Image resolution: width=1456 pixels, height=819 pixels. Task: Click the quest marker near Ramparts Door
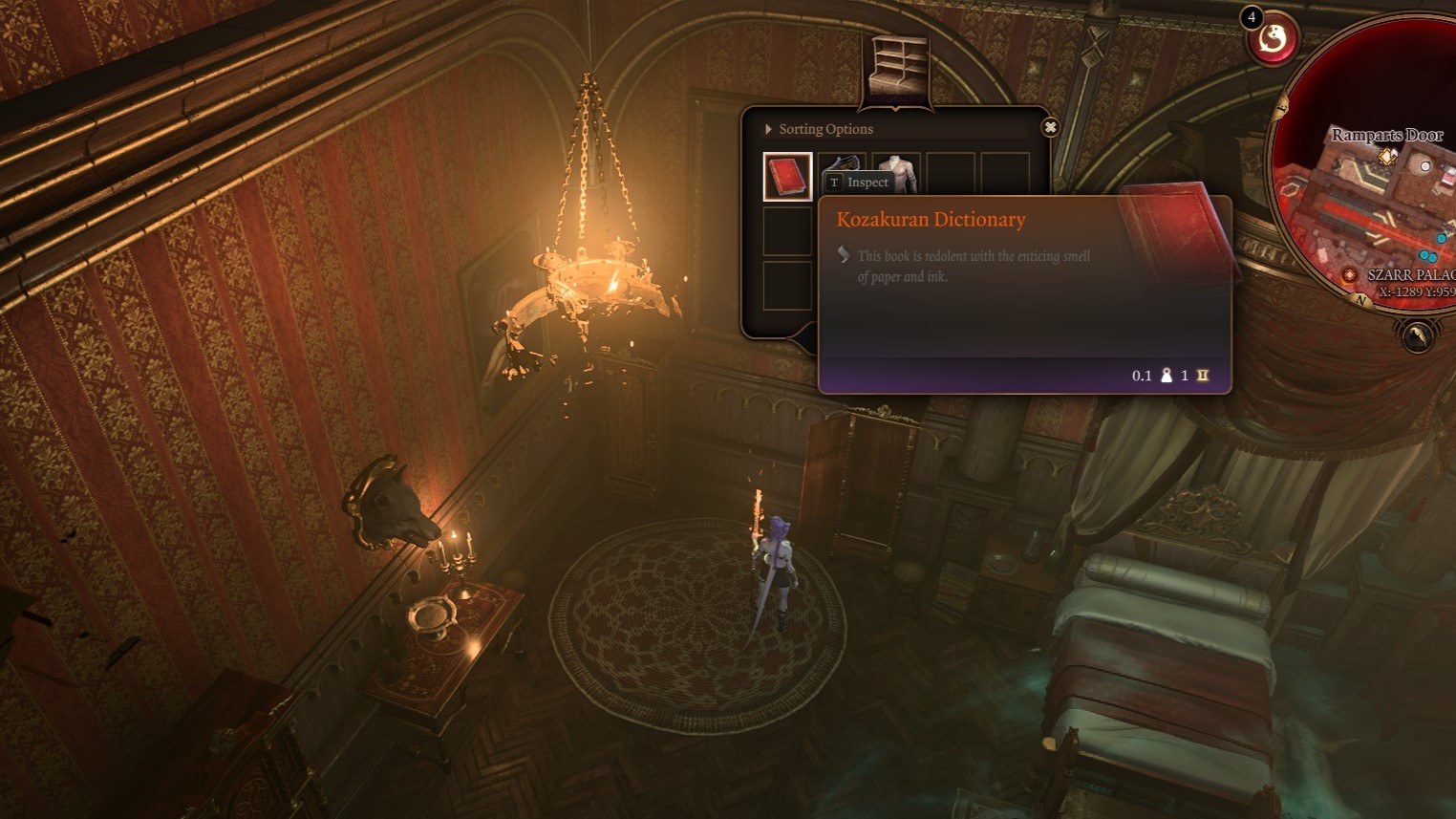[1387, 157]
